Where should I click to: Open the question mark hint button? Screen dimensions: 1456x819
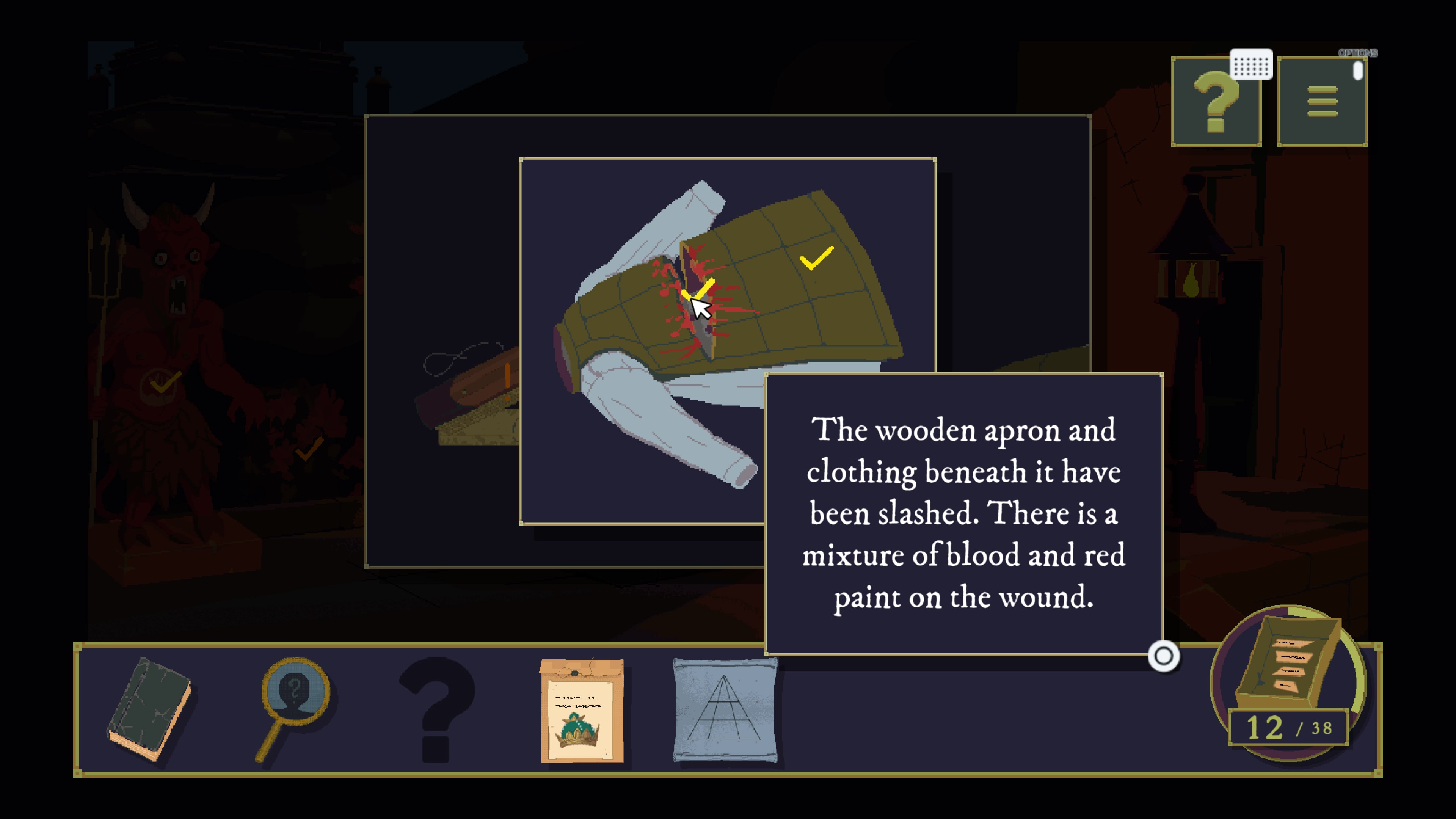pos(1215,102)
